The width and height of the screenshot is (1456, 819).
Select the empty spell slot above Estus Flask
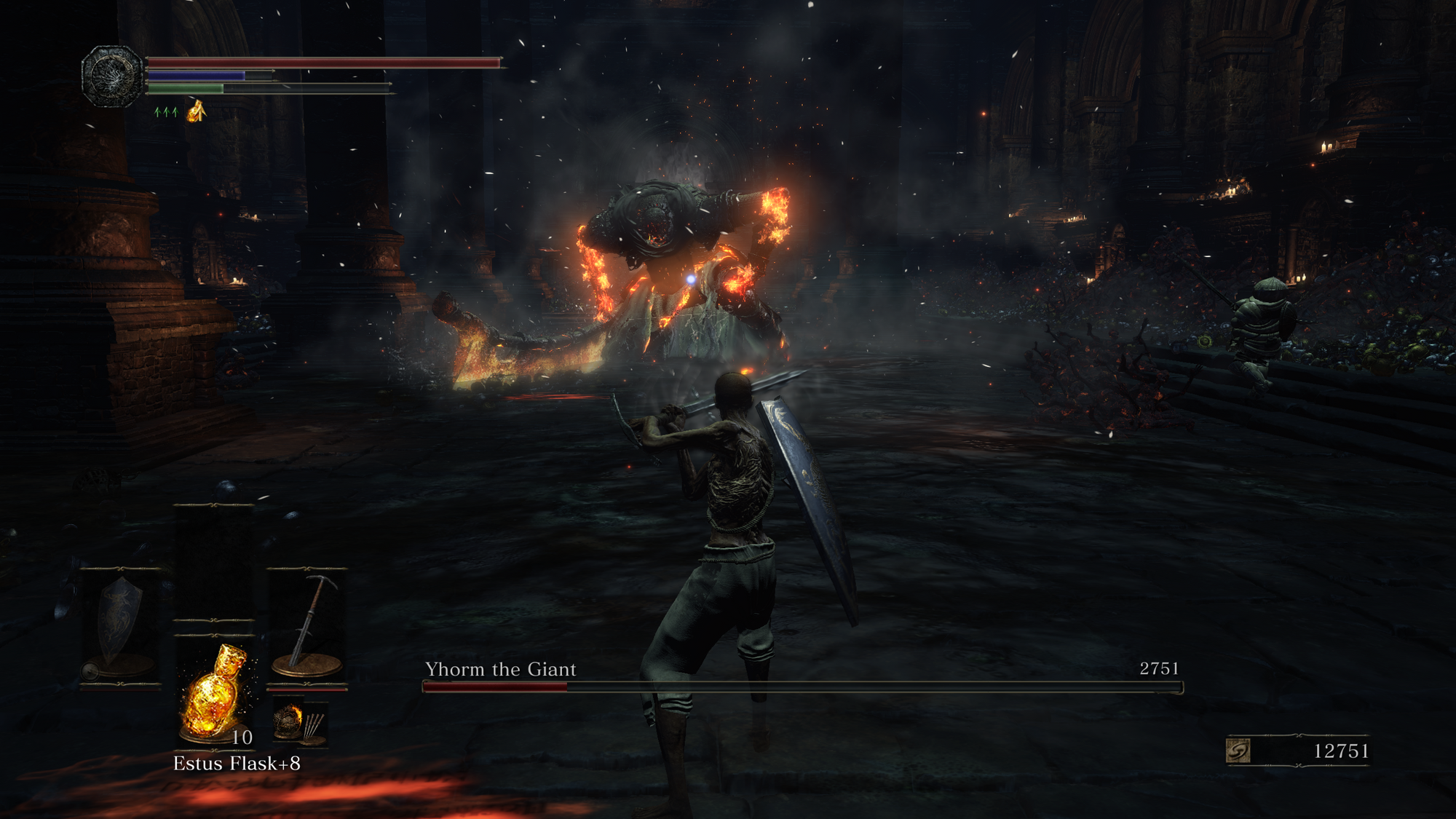click(214, 561)
